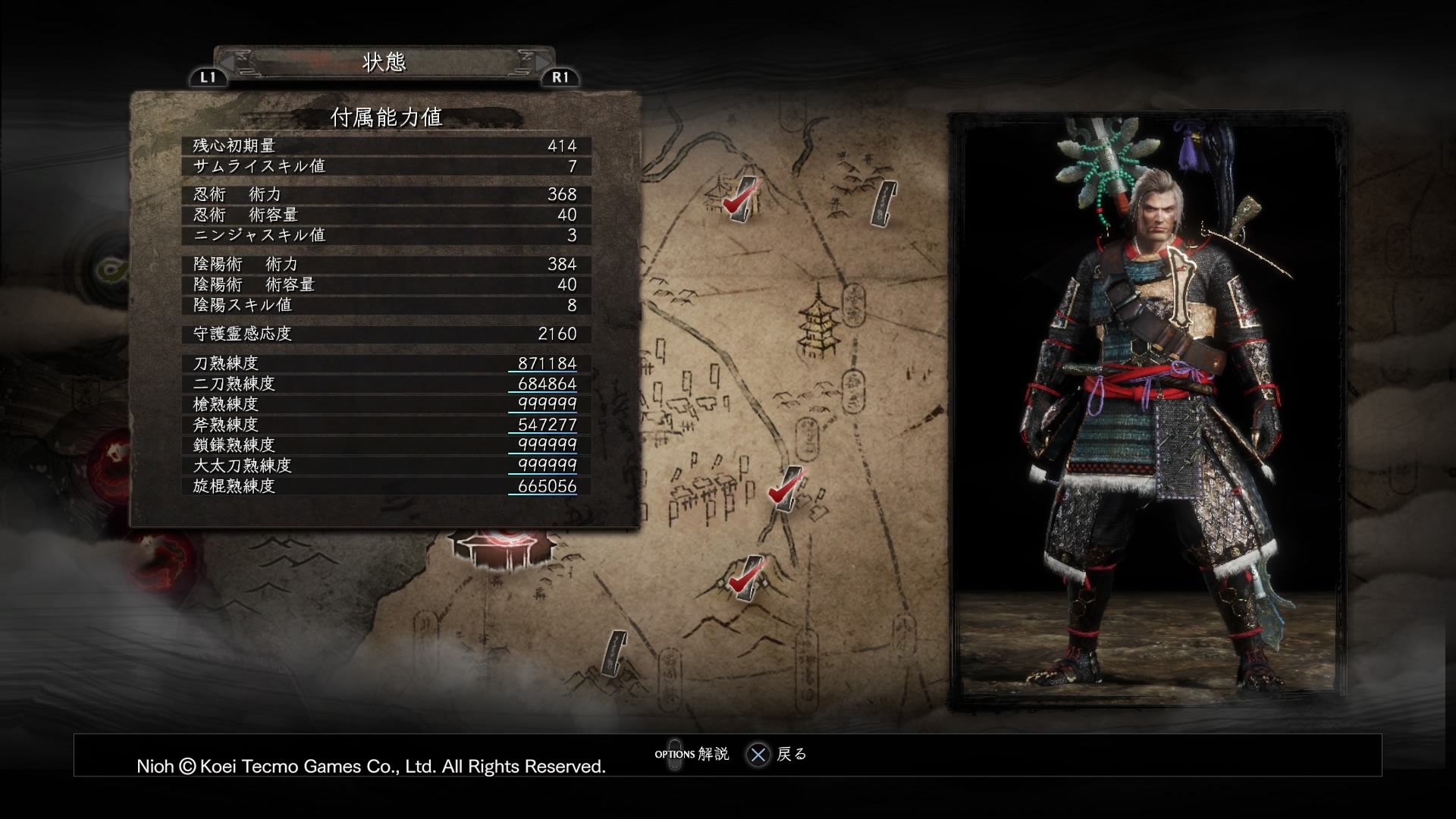The image size is (1456, 819).
Task: Choose the 旋棍熟練度 tonfa row
Action: pyautogui.click(x=385, y=486)
